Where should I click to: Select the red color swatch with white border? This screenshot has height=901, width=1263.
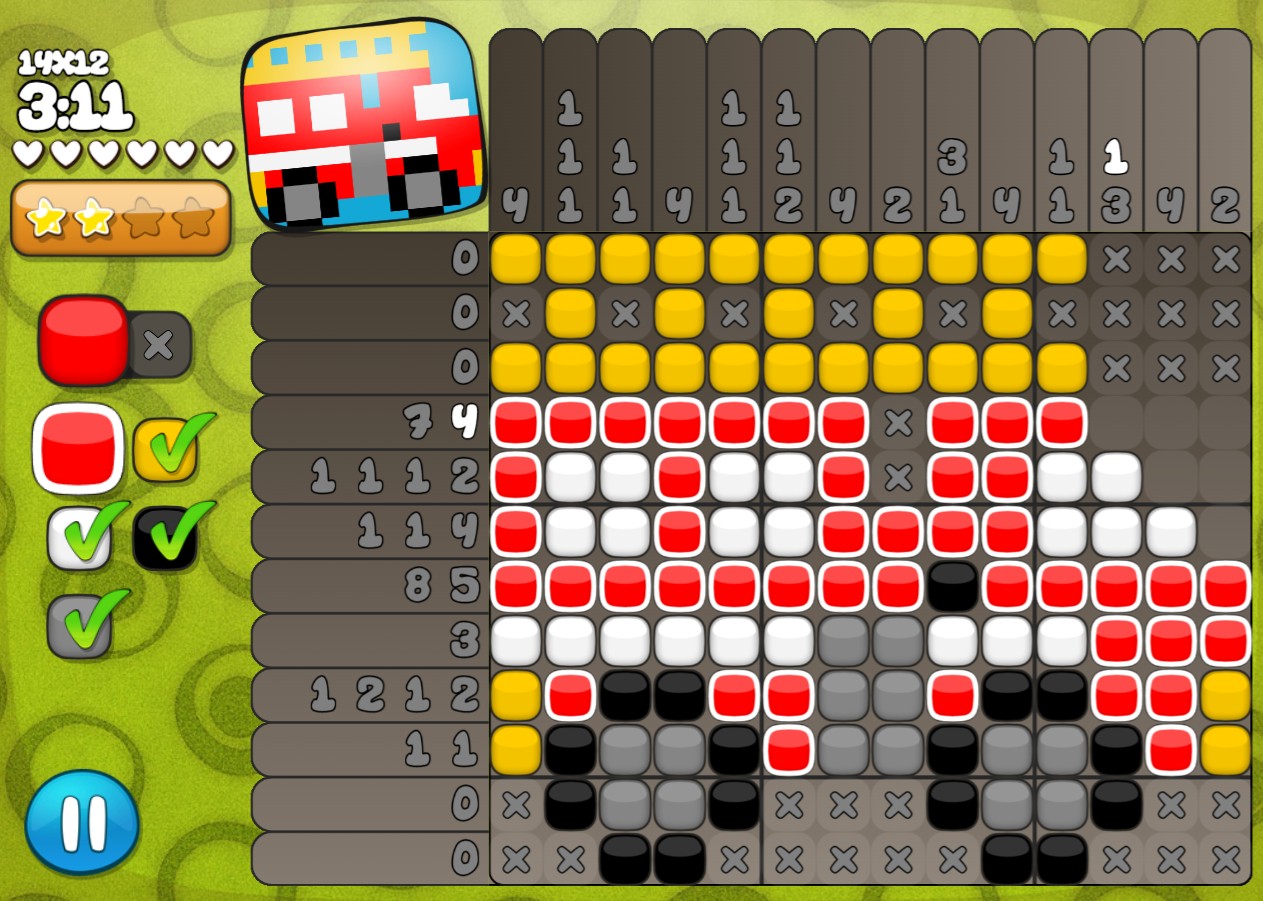pos(78,448)
